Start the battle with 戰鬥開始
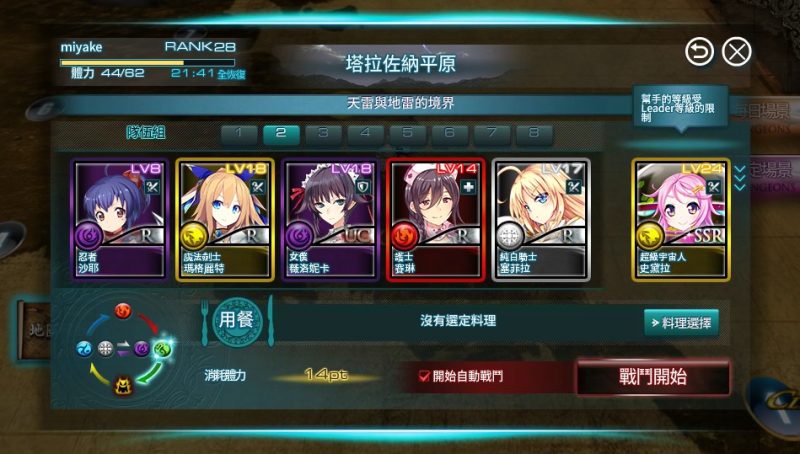The height and width of the screenshot is (454, 800). pos(653,377)
